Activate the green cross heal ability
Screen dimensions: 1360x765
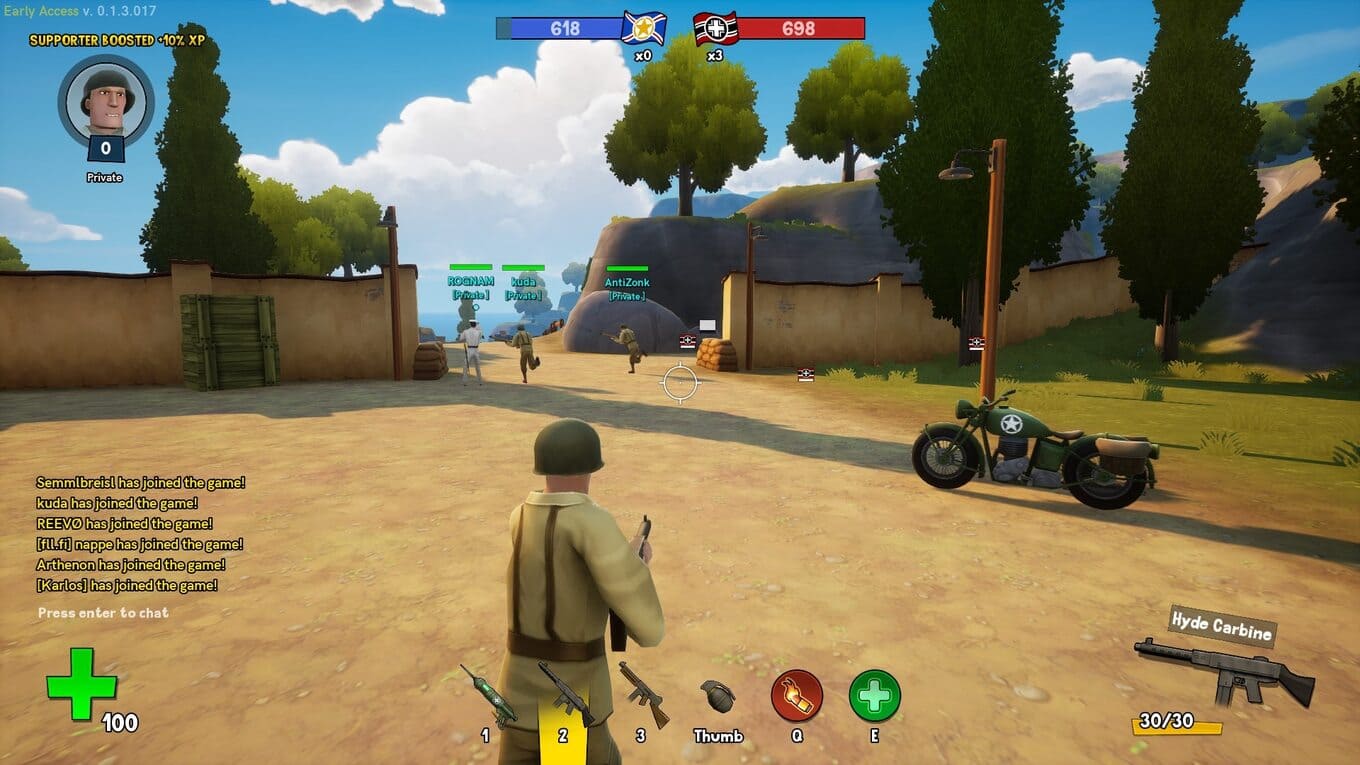click(x=875, y=696)
